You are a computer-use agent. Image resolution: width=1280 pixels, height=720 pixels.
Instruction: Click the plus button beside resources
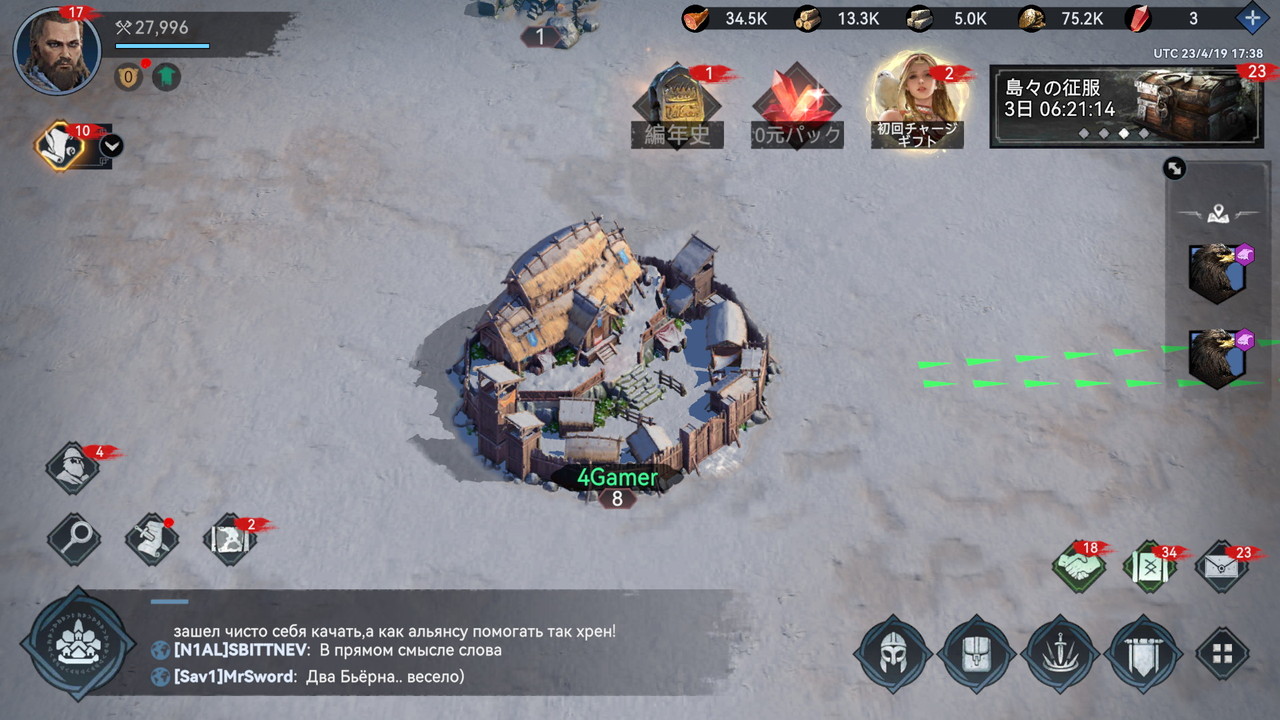[1251, 18]
